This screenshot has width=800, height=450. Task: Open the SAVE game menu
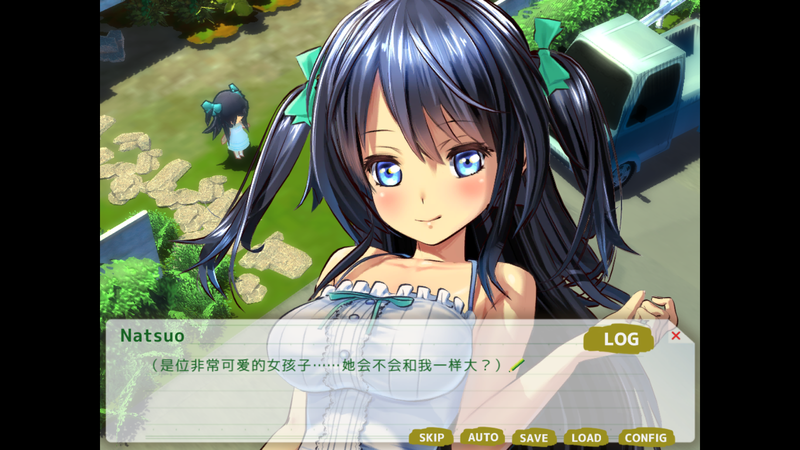point(534,438)
